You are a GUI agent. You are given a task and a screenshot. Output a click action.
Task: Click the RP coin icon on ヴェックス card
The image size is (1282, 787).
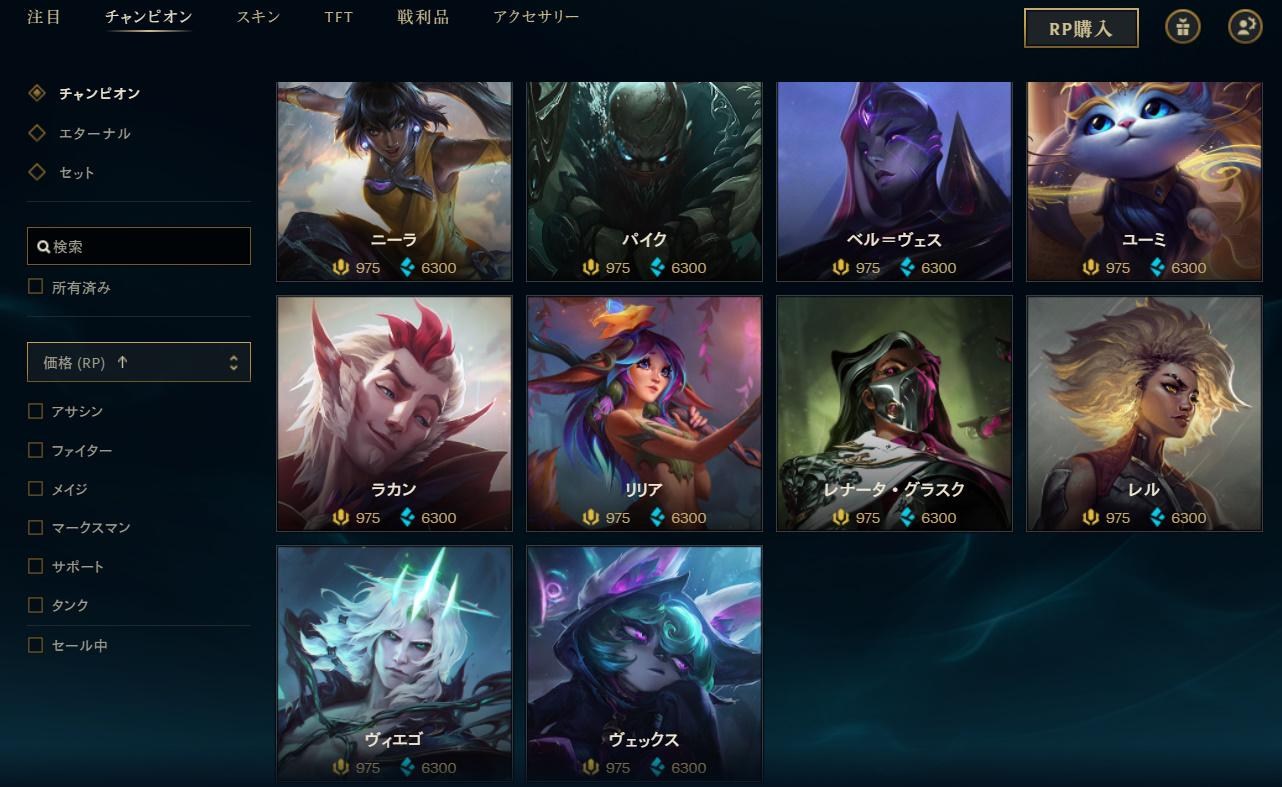[588, 767]
